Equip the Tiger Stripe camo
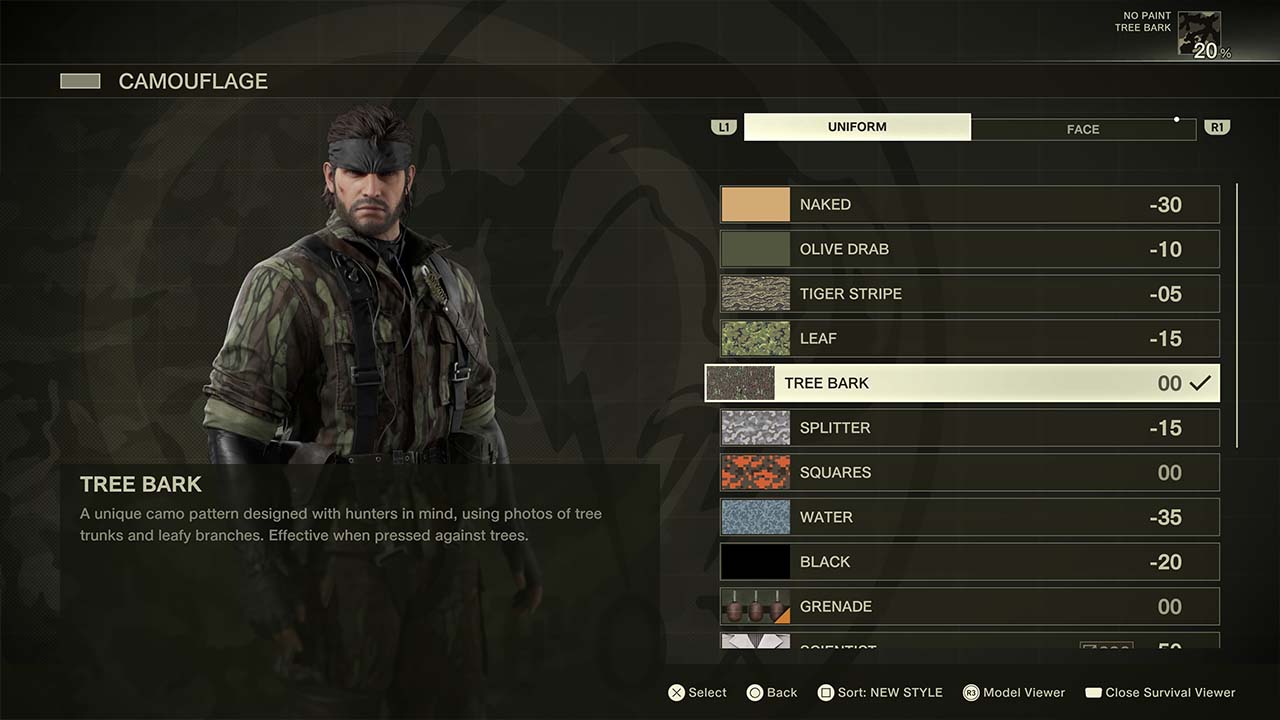1280x720 pixels. [x=969, y=294]
